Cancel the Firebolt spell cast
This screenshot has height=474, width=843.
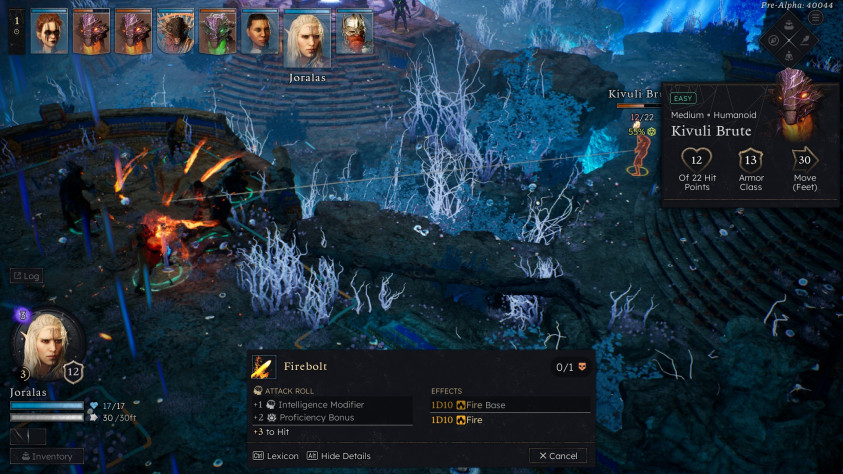click(558, 456)
